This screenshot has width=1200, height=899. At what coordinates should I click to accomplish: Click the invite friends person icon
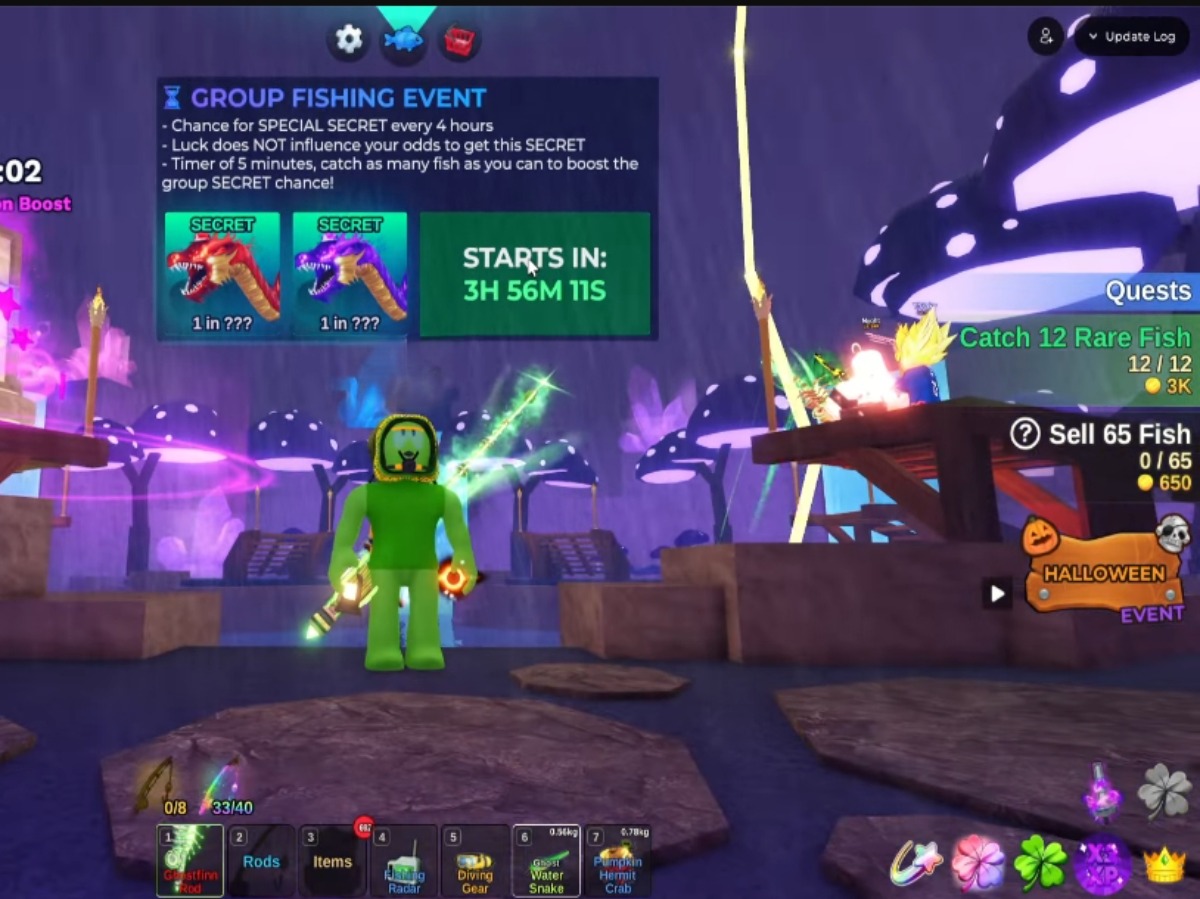click(1046, 37)
